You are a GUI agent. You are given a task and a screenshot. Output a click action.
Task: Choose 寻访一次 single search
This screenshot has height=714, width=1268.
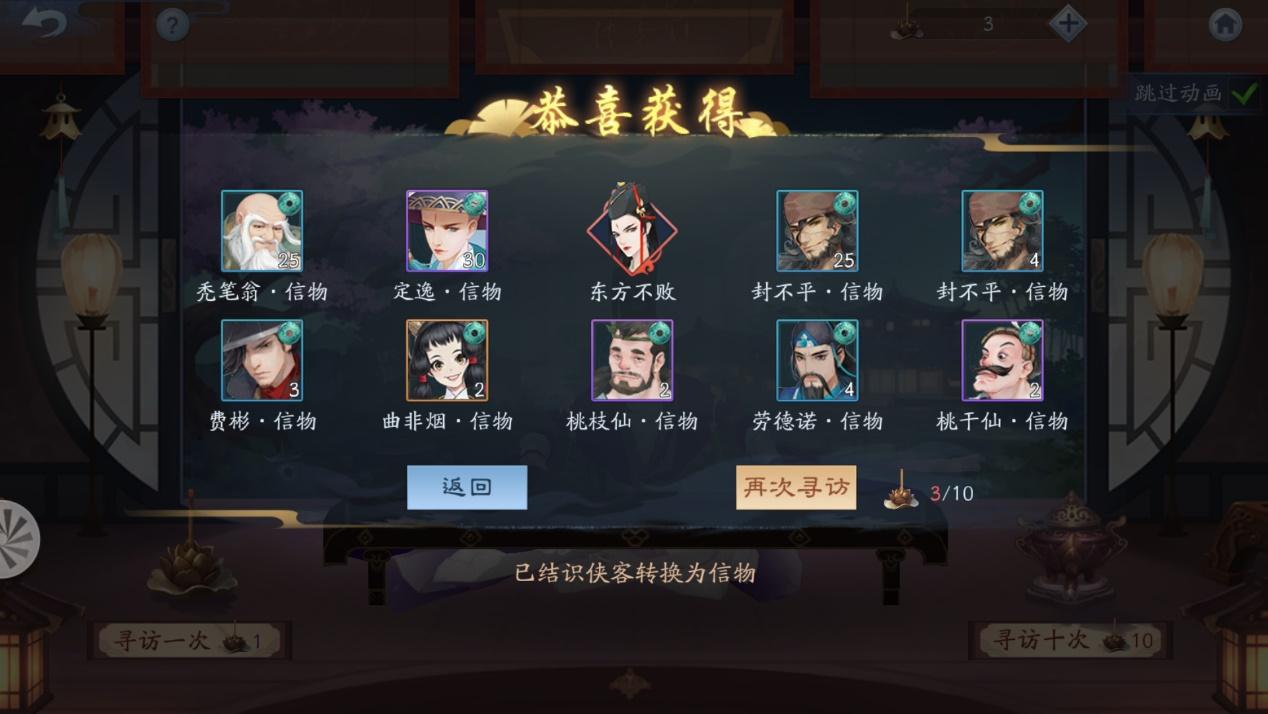coord(188,640)
